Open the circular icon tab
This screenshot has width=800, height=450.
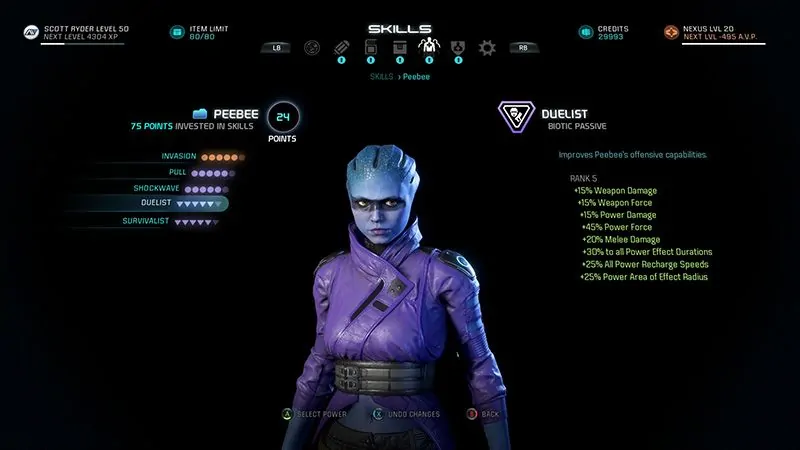click(x=312, y=47)
